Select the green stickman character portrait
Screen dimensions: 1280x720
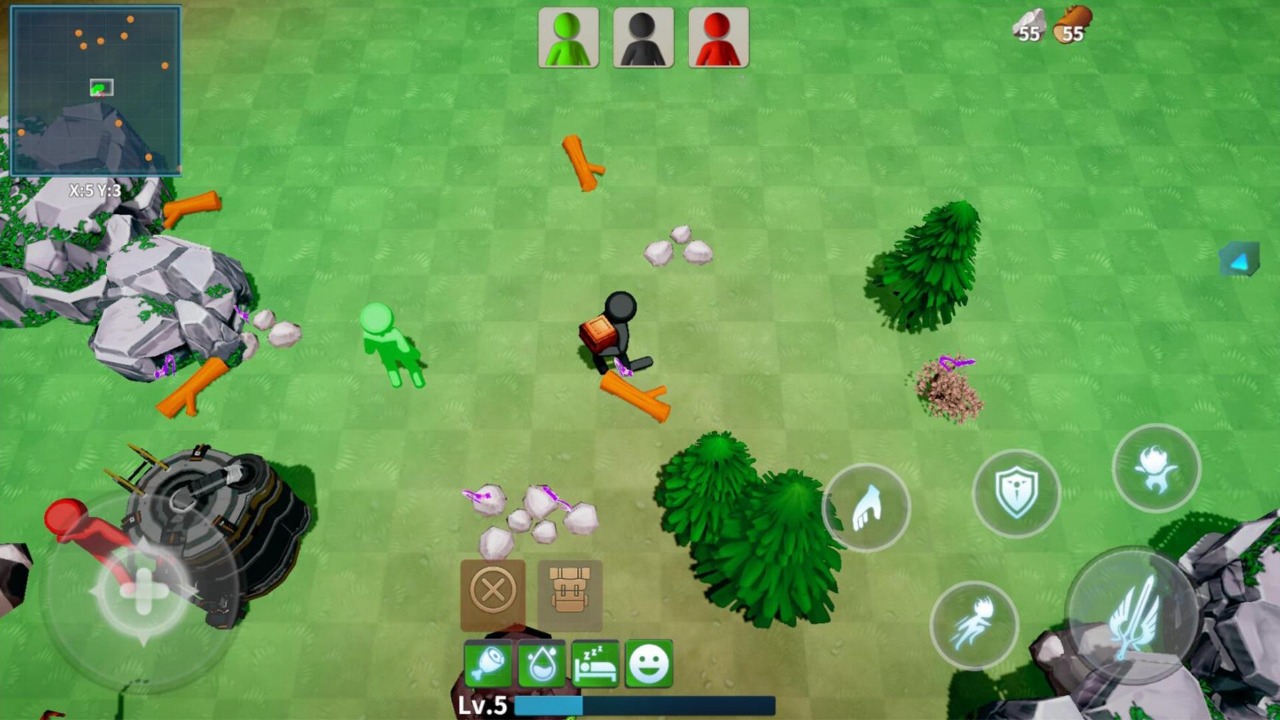(568, 39)
